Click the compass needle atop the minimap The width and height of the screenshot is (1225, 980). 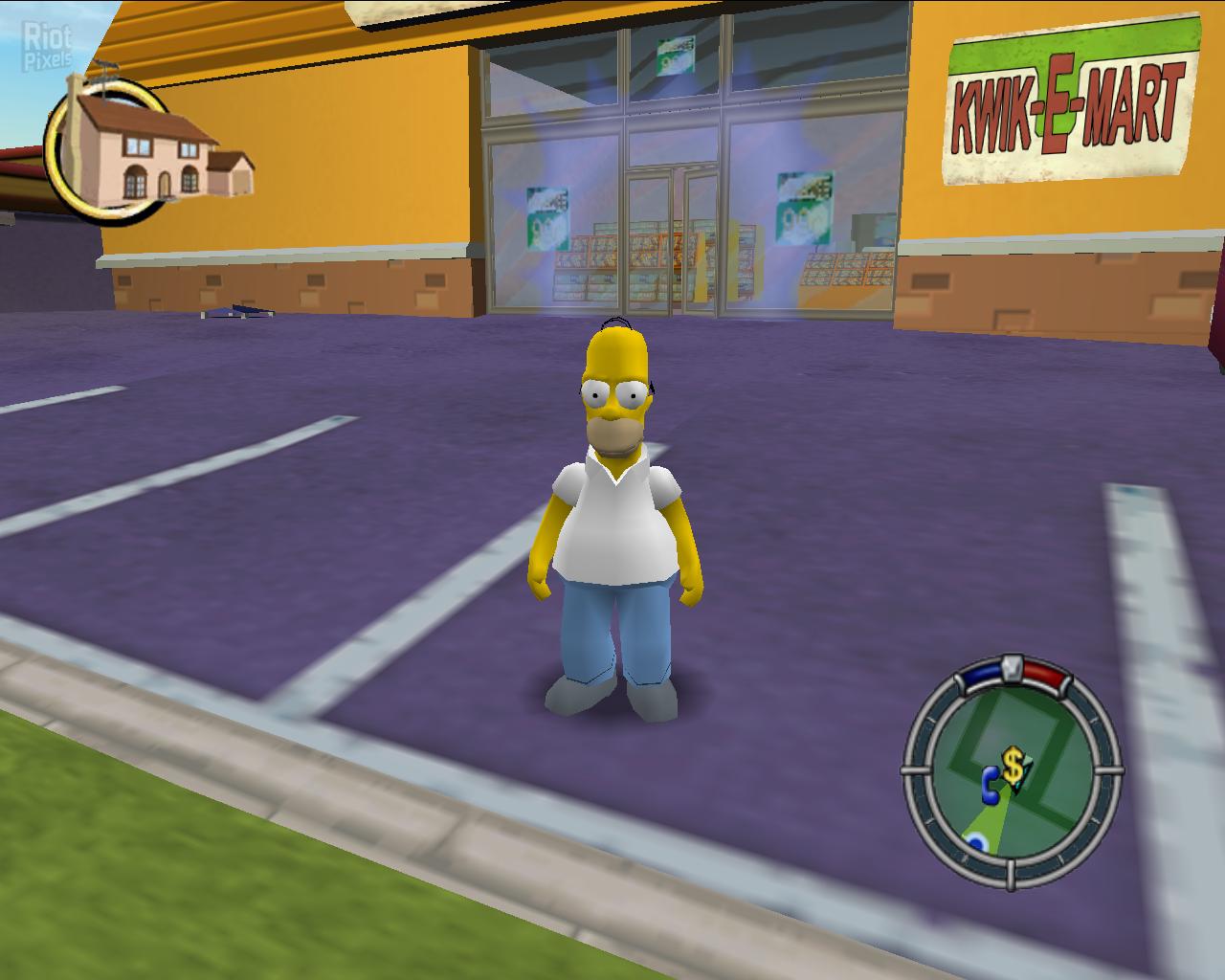click(x=1012, y=667)
